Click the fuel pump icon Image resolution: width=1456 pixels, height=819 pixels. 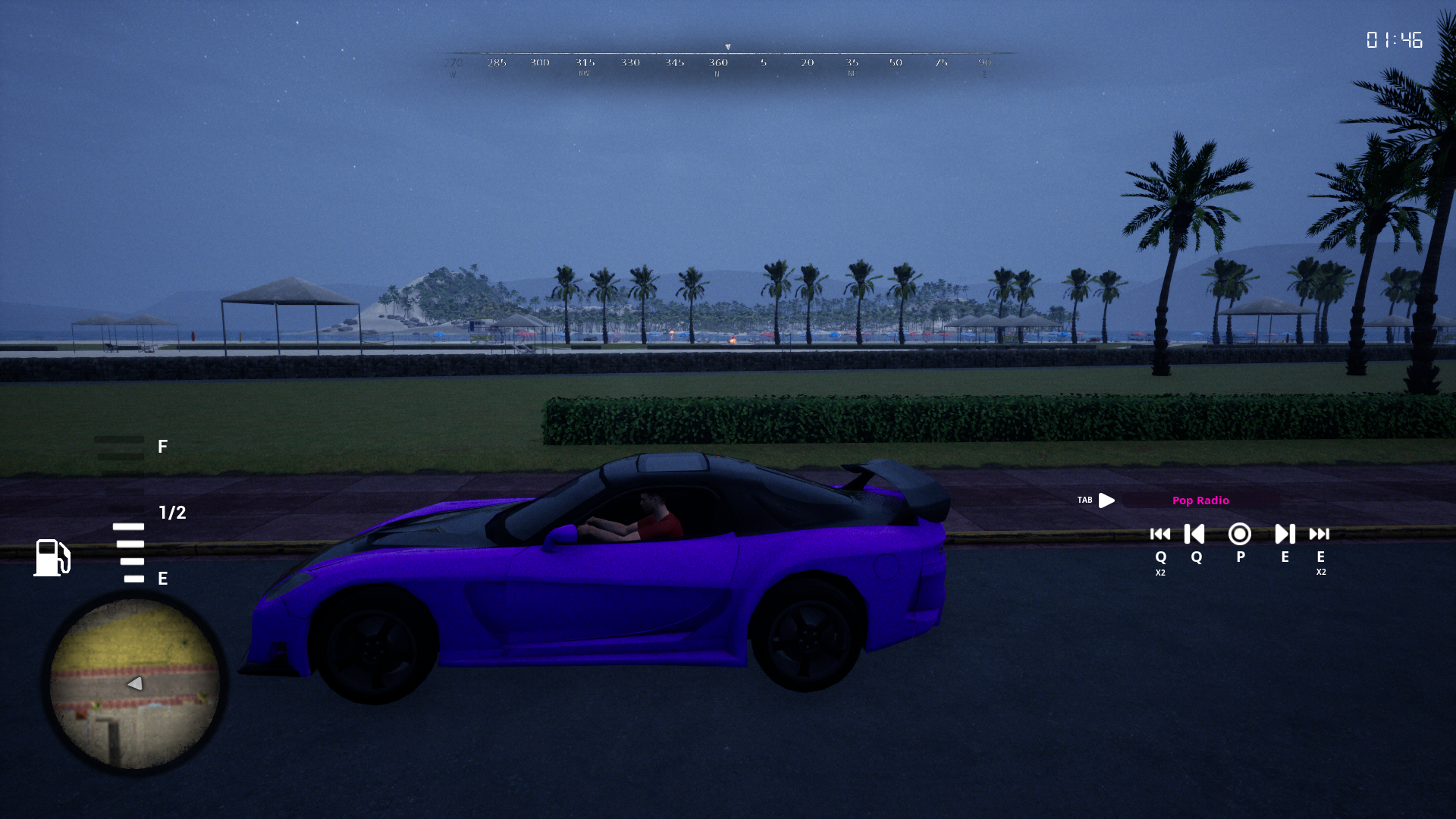point(52,557)
